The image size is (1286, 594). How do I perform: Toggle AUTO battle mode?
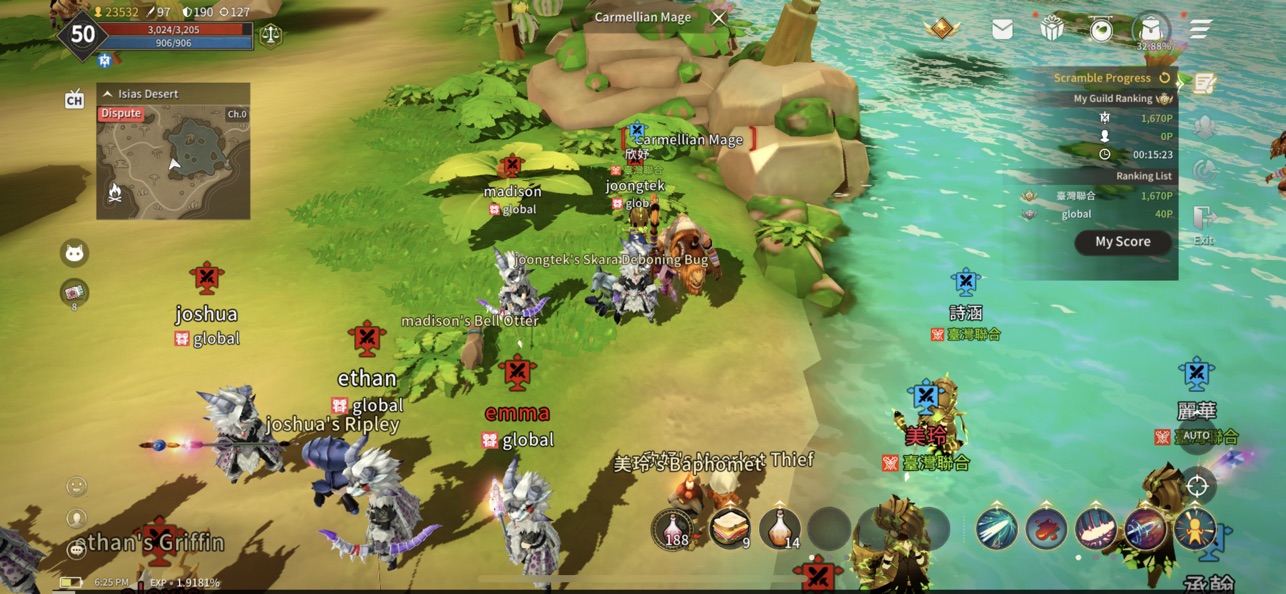(x=1196, y=436)
